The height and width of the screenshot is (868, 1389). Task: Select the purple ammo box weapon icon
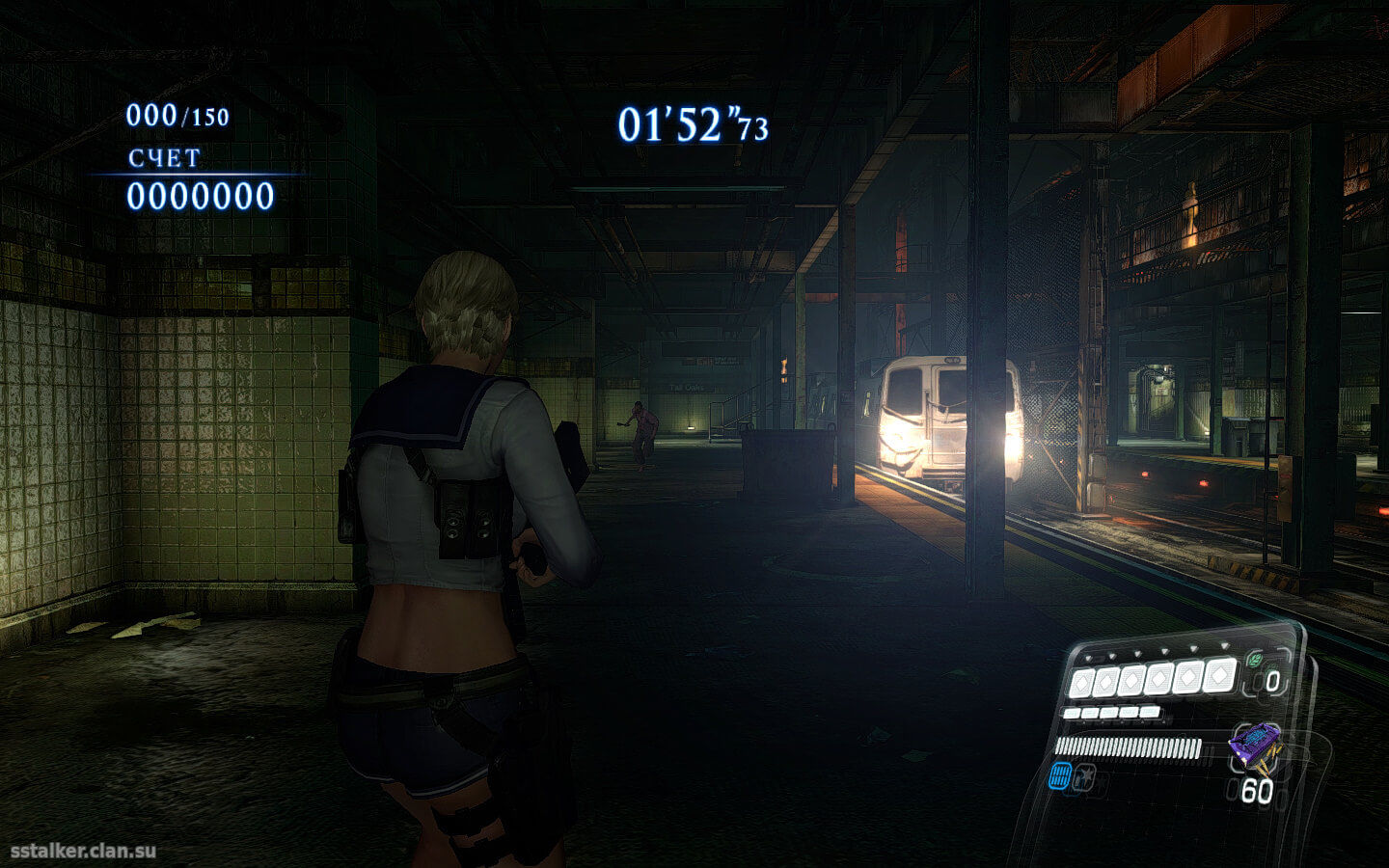pos(1255,745)
